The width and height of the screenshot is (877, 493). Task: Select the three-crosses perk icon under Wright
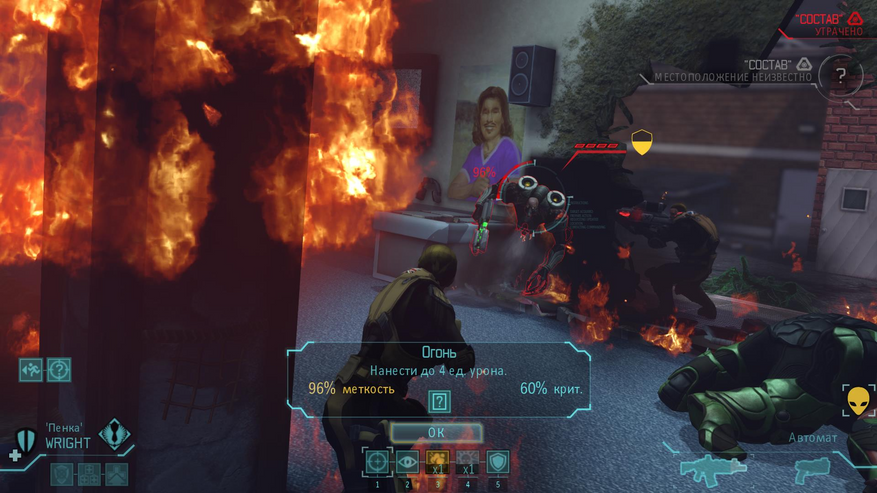coord(90,473)
